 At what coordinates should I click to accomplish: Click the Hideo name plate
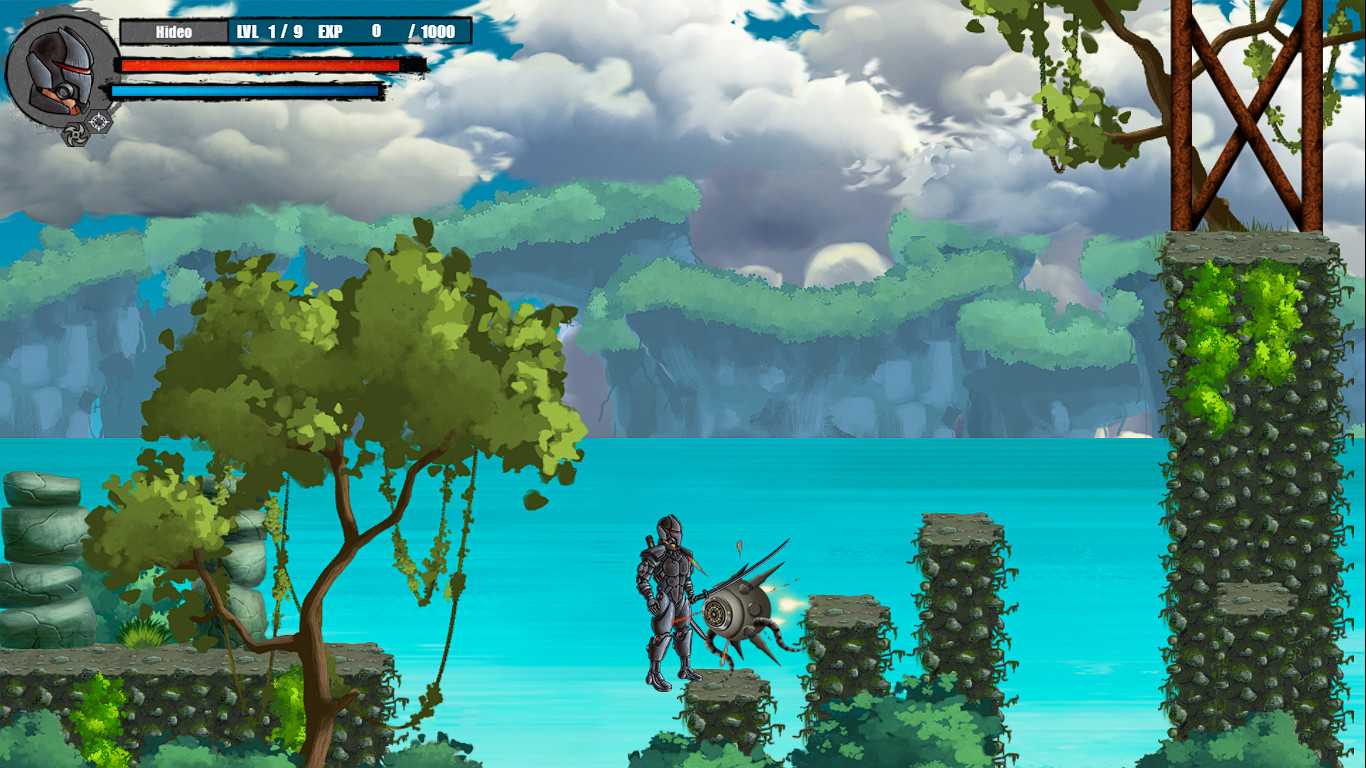[176, 32]
